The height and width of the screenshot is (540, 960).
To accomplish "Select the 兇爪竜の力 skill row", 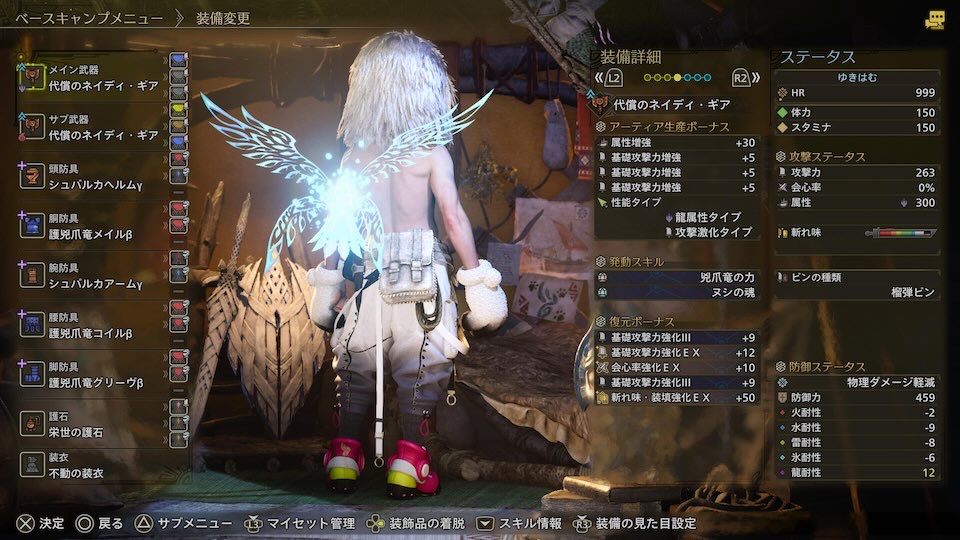I will coord(676,276).
